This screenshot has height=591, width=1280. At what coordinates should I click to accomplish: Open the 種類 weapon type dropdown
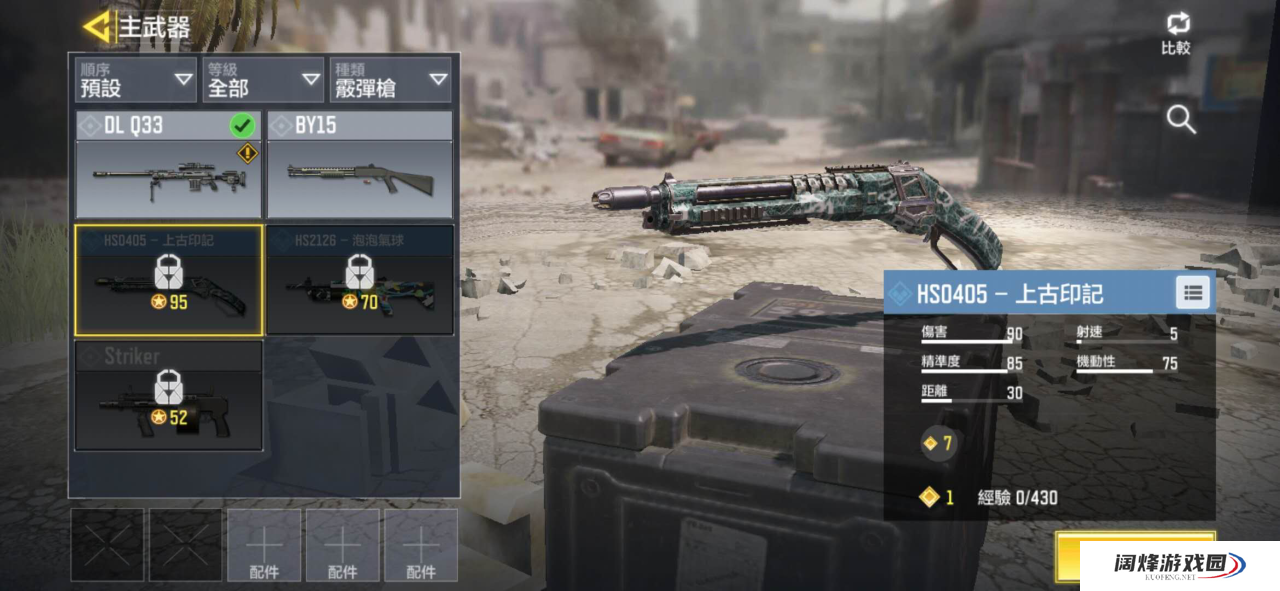point(390,80)
